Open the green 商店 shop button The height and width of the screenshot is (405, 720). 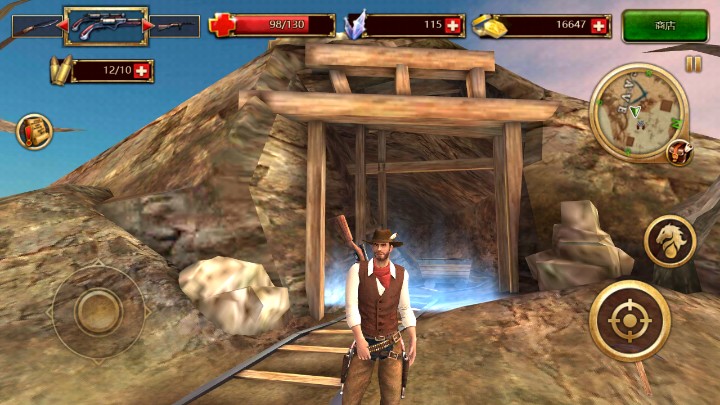point(665,25)
